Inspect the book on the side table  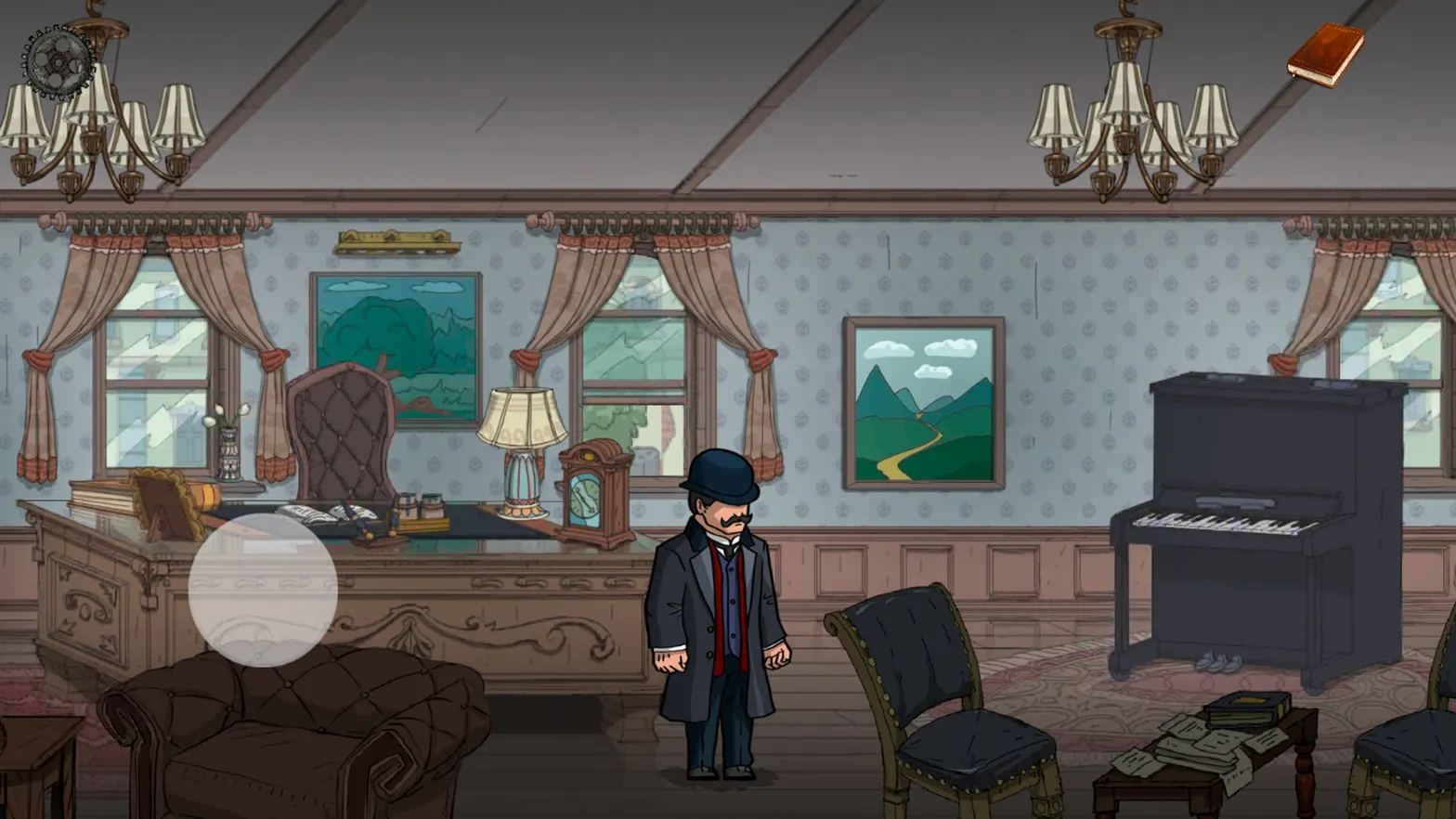[x=1249, y=710]
